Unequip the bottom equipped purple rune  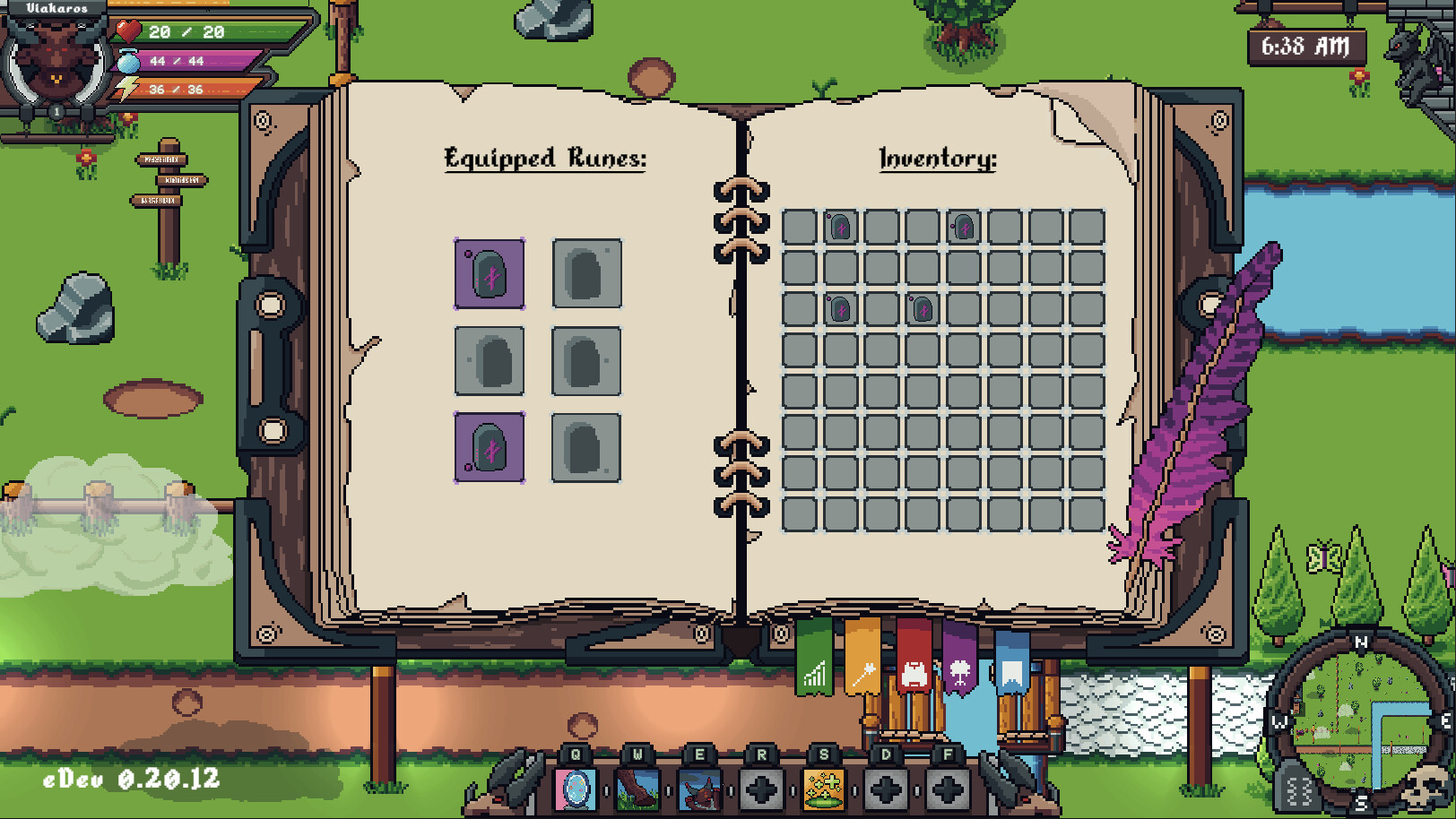(x=490, y=448)
